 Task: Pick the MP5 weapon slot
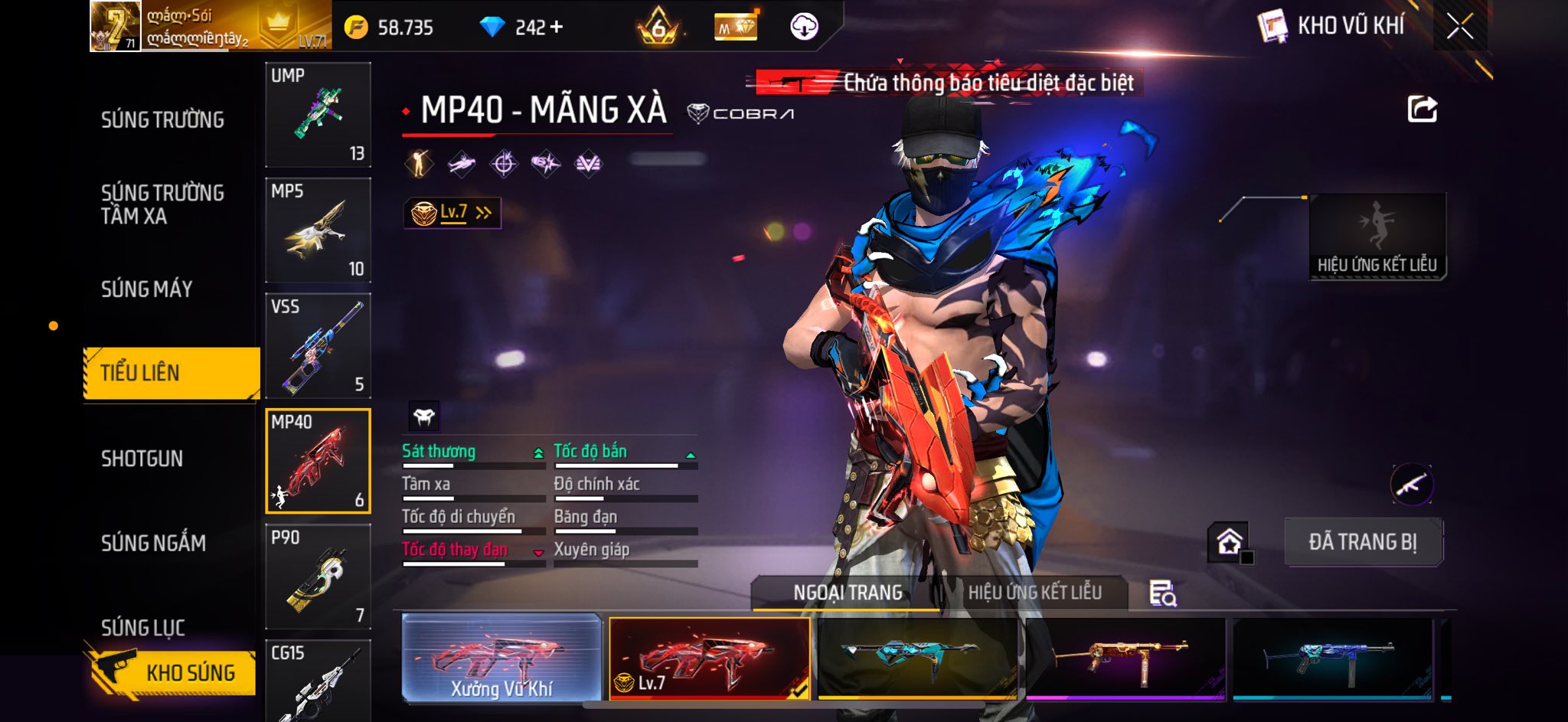[x=318, y=230]
